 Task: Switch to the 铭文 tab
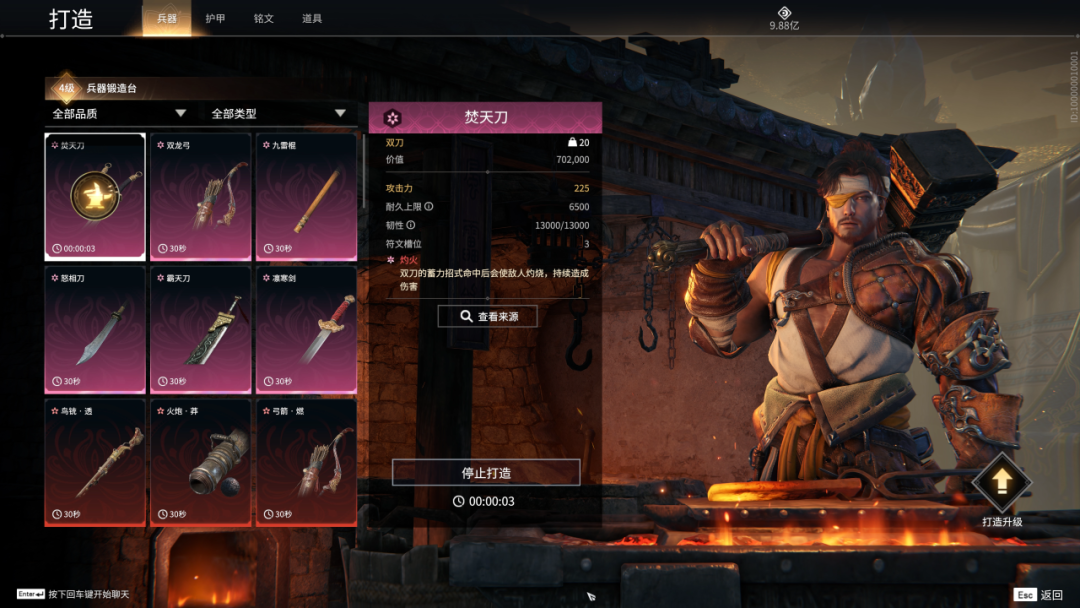click(x=263, y=19)
